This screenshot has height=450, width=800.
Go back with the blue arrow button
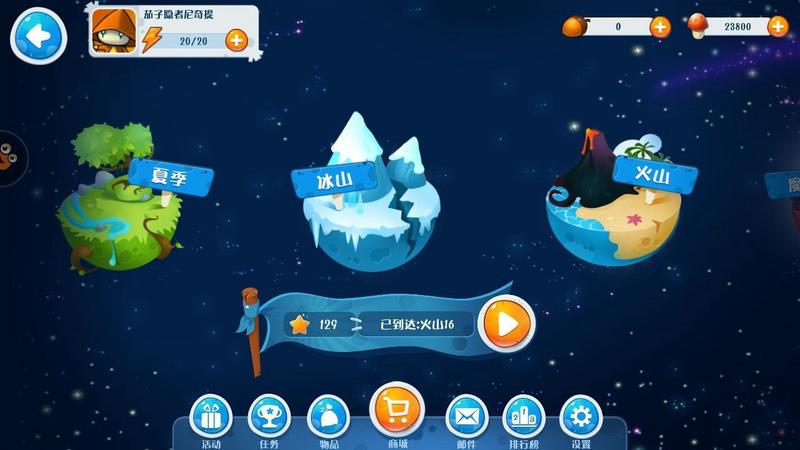(x=37, y=36)
